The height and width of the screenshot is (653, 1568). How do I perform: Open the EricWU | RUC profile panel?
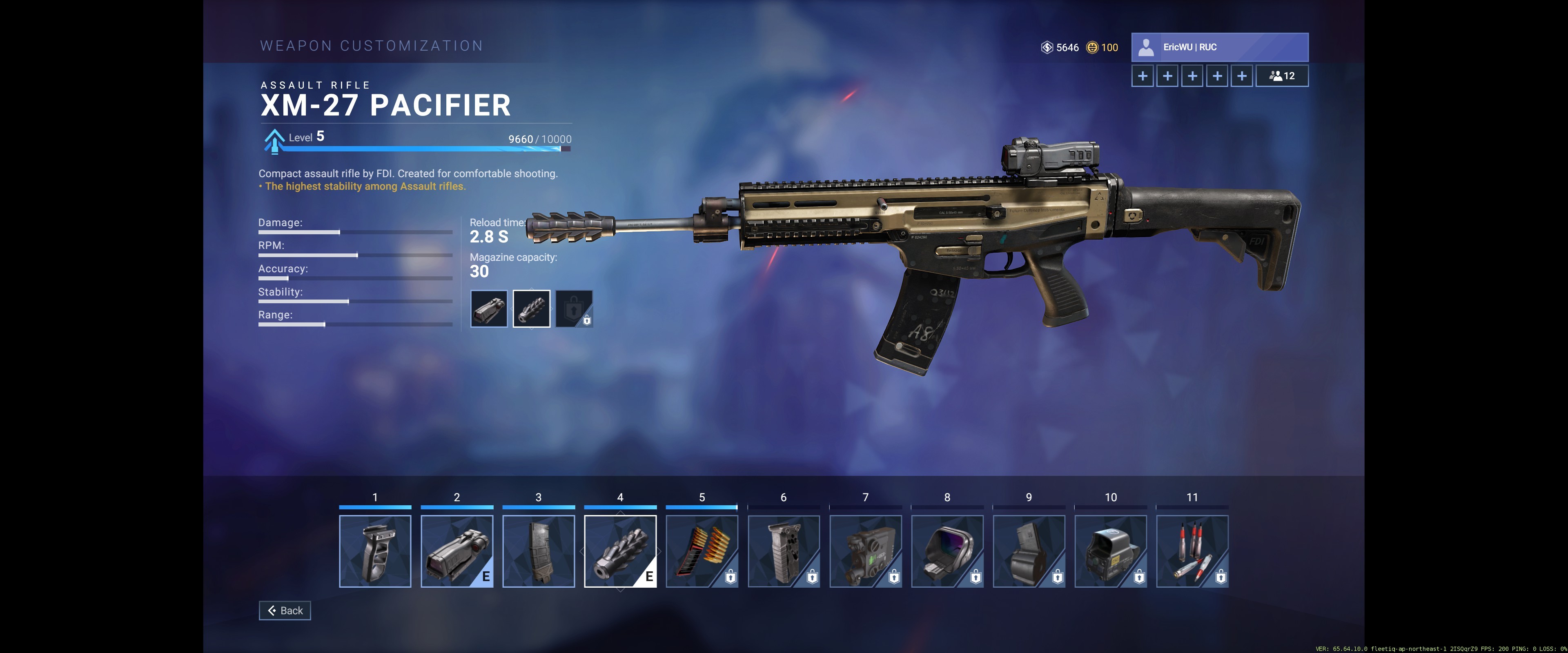click(x=1219, y=47)
